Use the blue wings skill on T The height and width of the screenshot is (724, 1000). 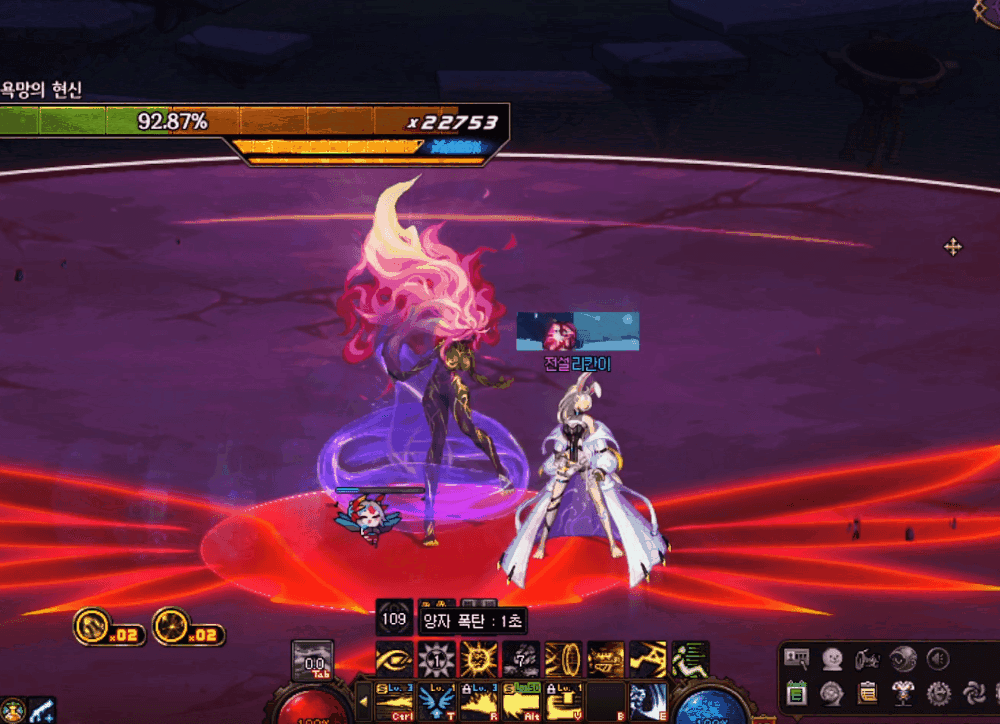tap(437, 701)
